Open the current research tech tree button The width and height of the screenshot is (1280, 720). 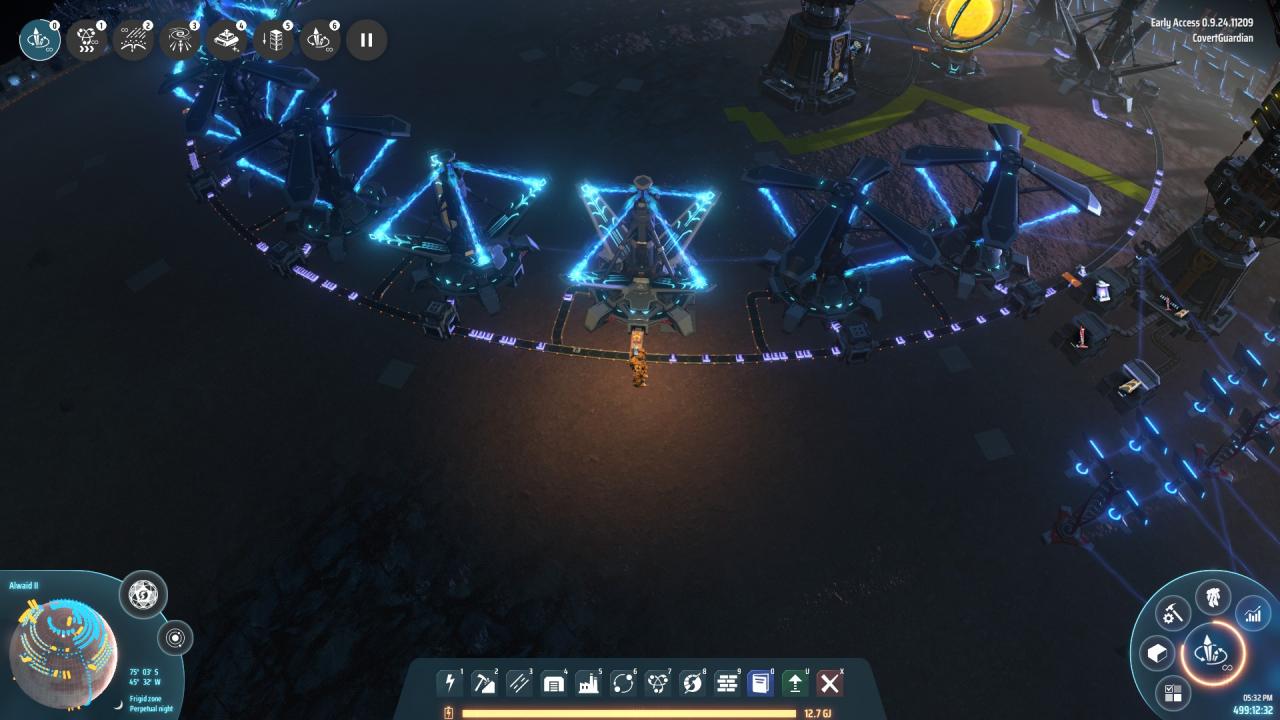click(1212, 656)
